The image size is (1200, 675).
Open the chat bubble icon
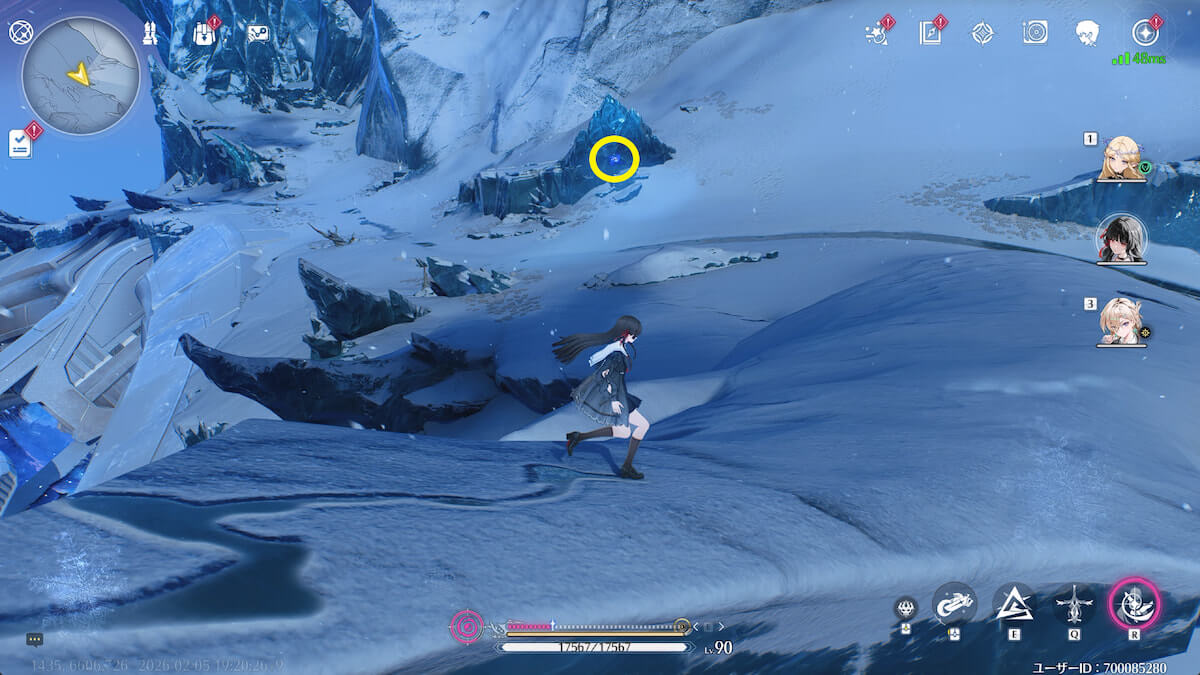(35, 639)
